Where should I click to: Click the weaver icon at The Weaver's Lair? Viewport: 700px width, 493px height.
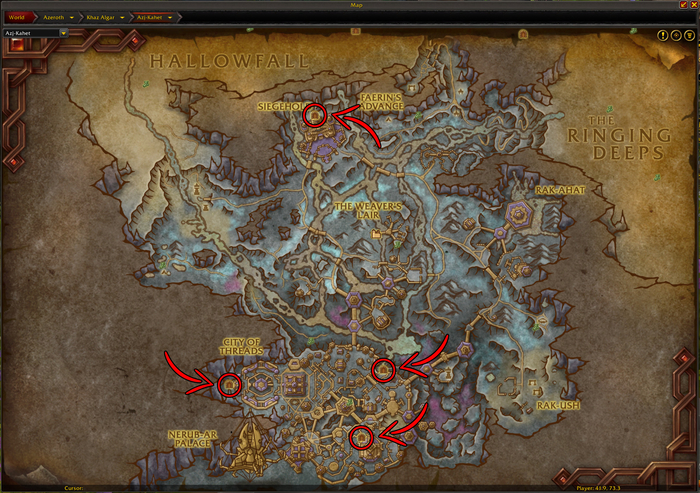tap(377, 234)
